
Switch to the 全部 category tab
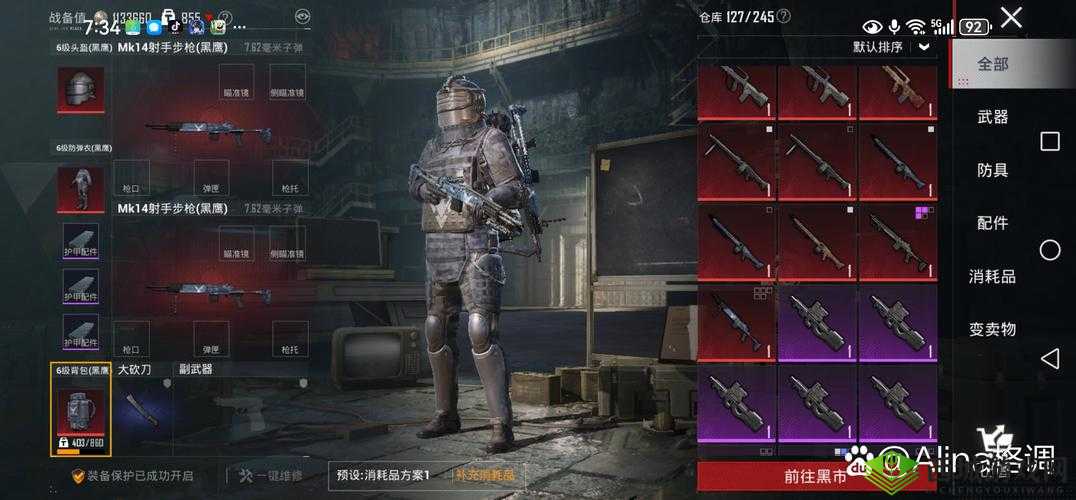pyautogui.click(x=993, y=64)
